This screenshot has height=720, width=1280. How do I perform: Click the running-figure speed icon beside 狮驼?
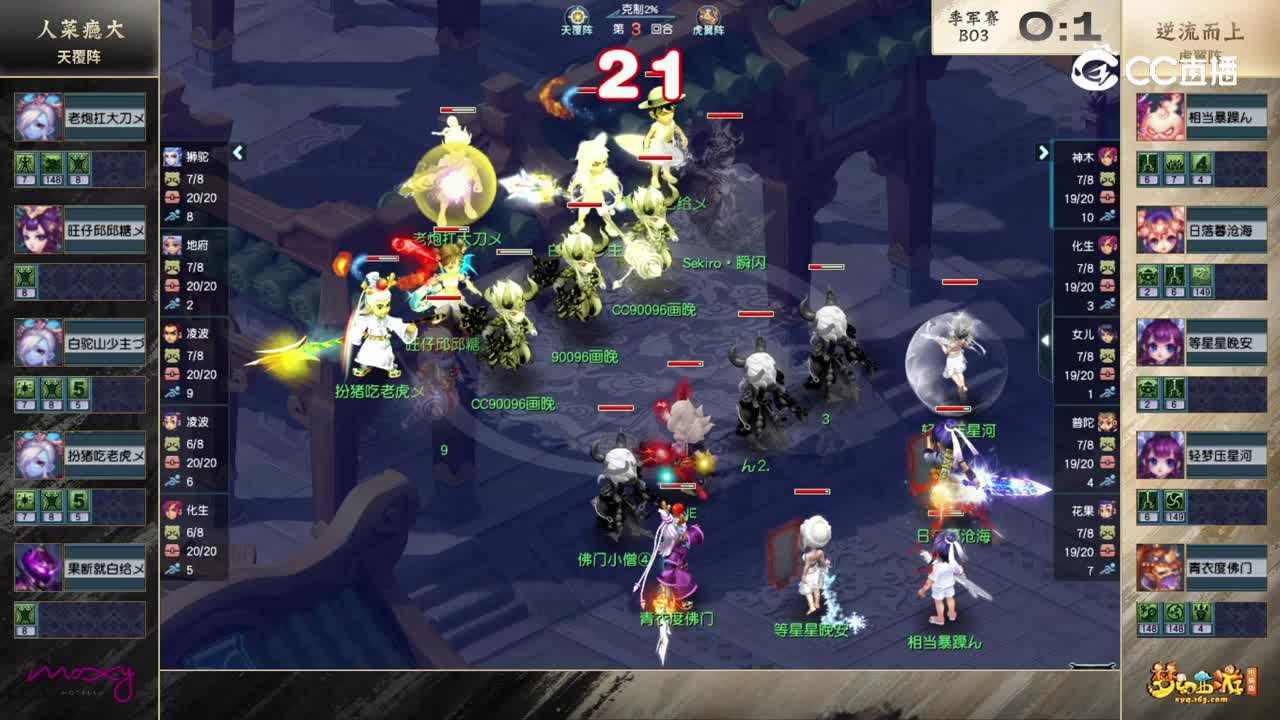click(x=170, y=213)
